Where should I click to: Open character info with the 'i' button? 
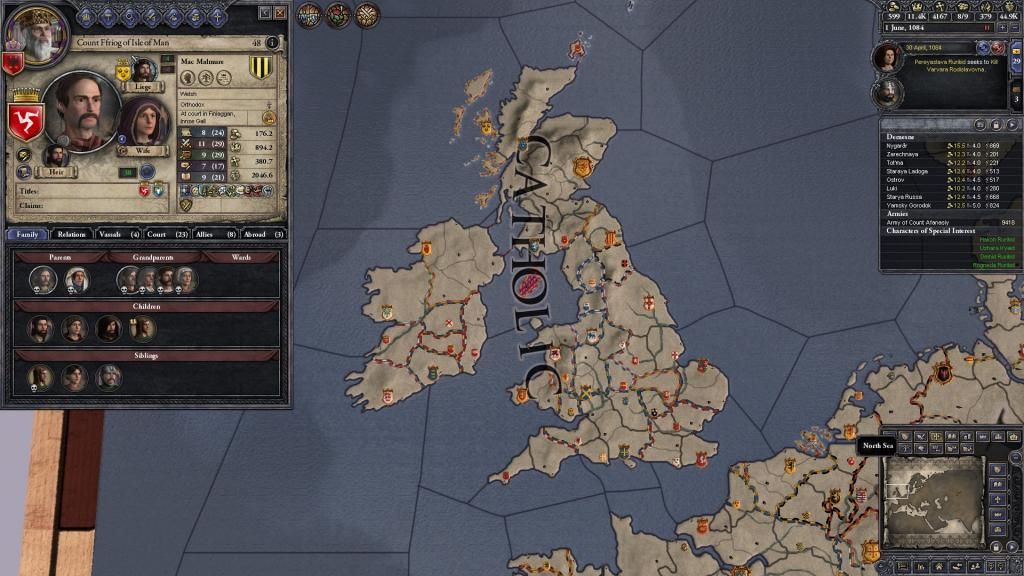[x=271, y=43]
